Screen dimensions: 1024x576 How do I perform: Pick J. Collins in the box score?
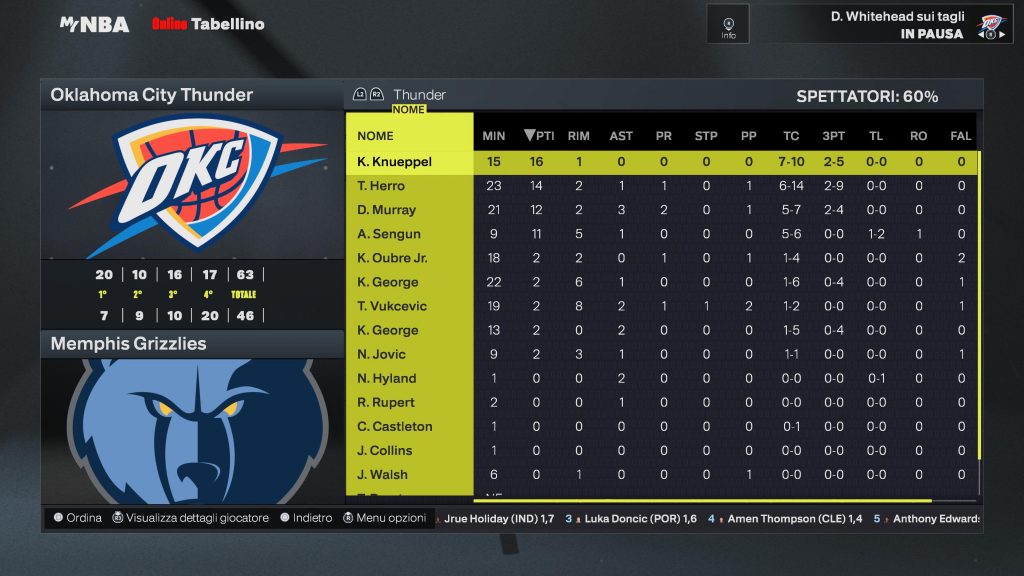coord(385,450)
